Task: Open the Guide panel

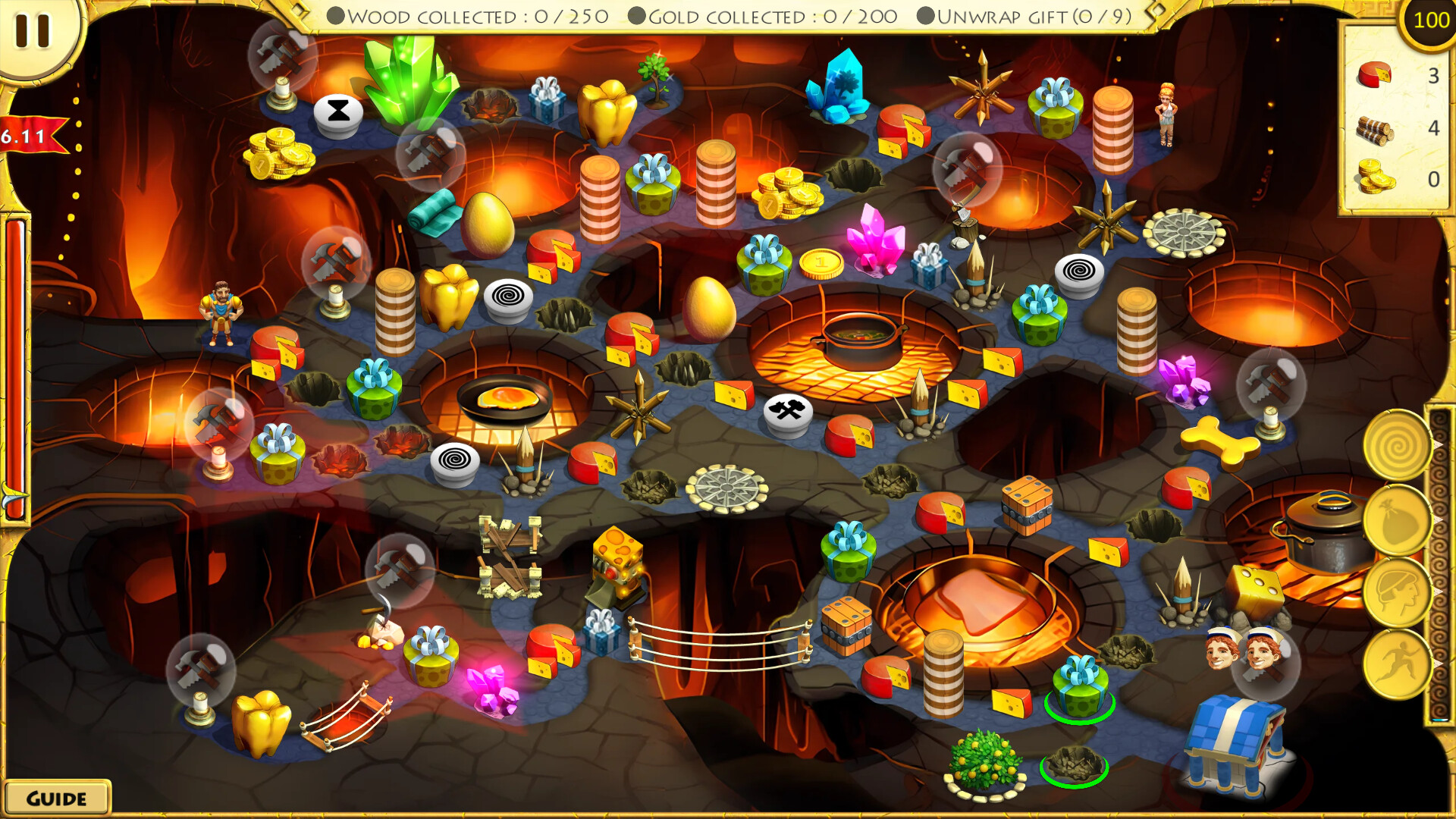Action: click(x=55, y=797)
